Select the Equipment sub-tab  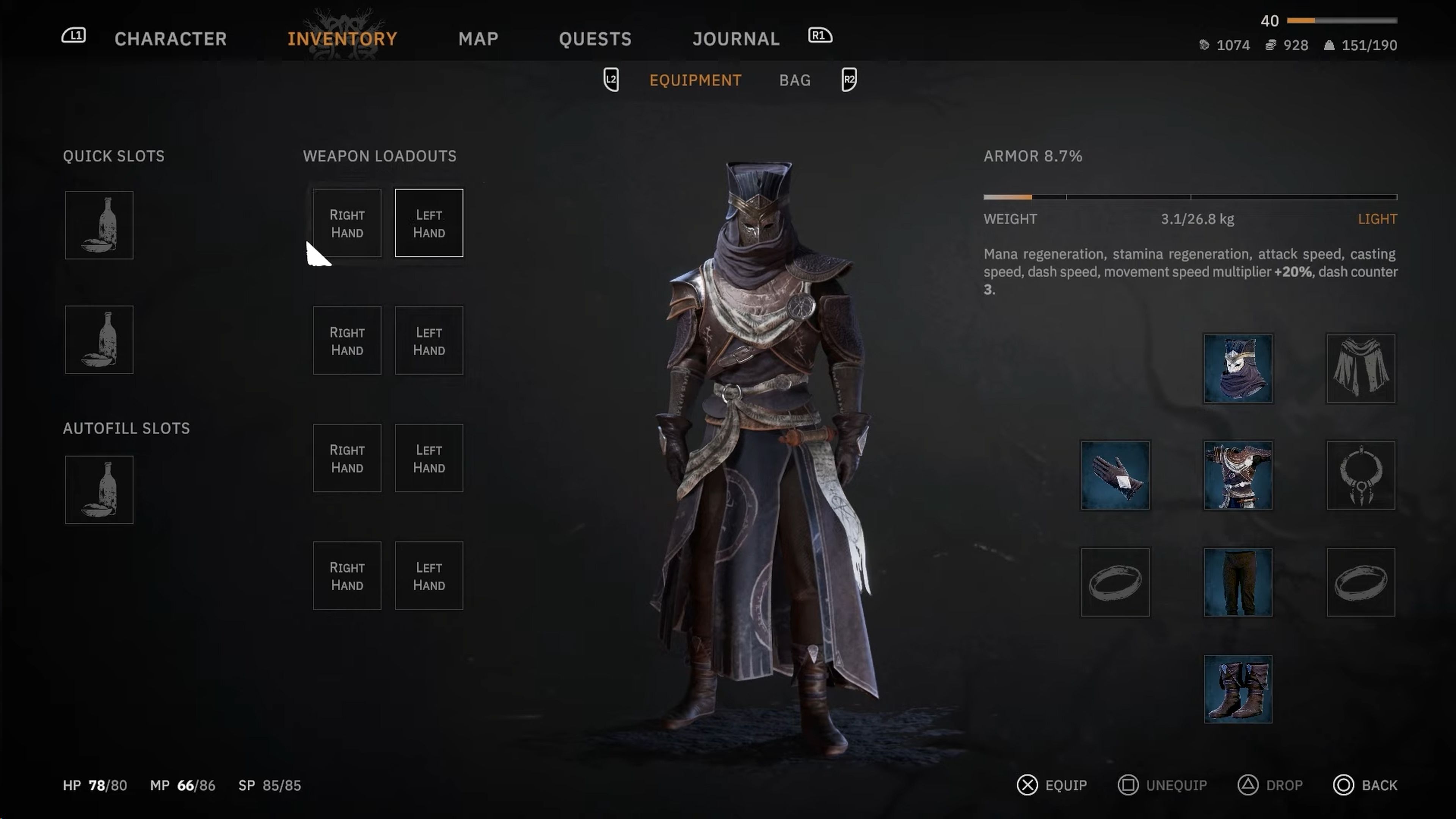(x=695, y=80)
